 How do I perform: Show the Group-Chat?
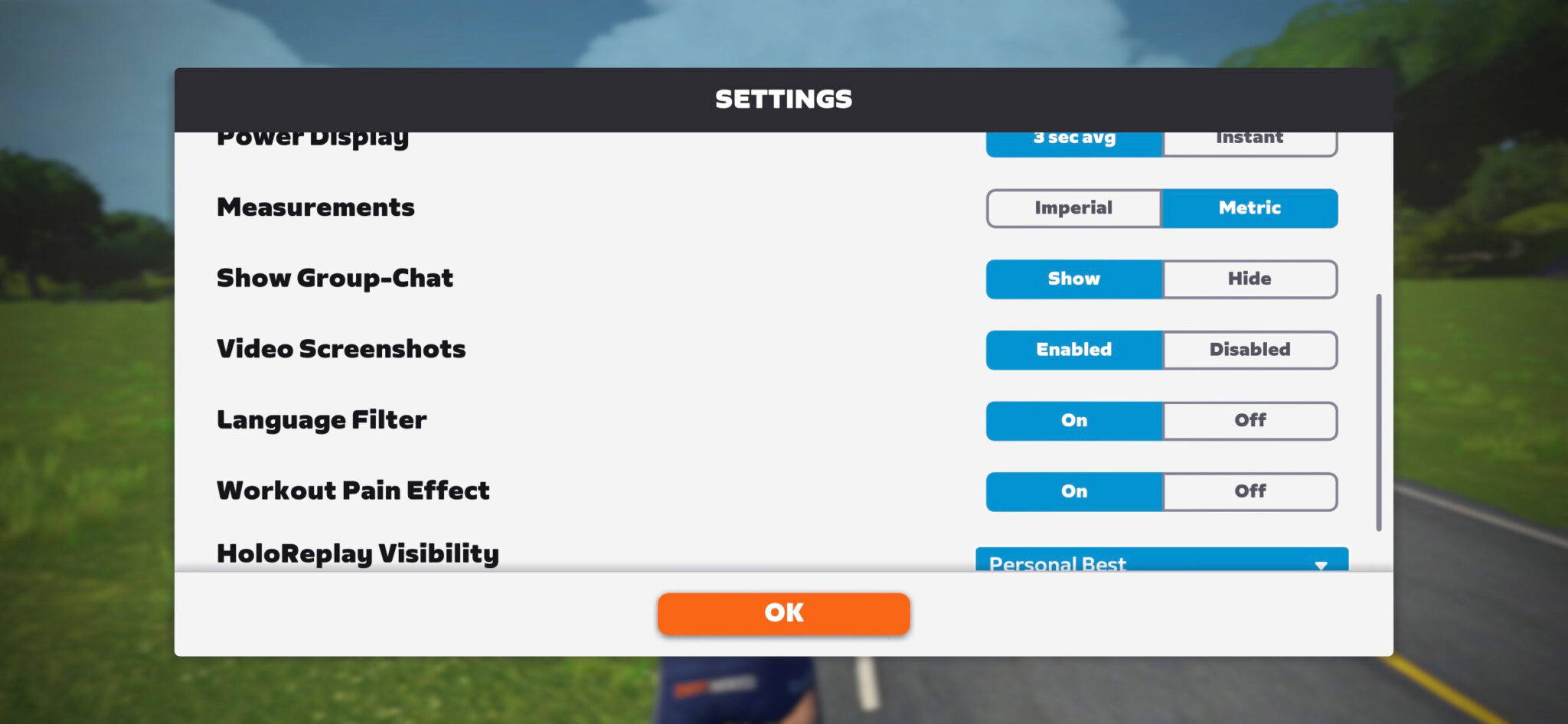coord(1073,279)
